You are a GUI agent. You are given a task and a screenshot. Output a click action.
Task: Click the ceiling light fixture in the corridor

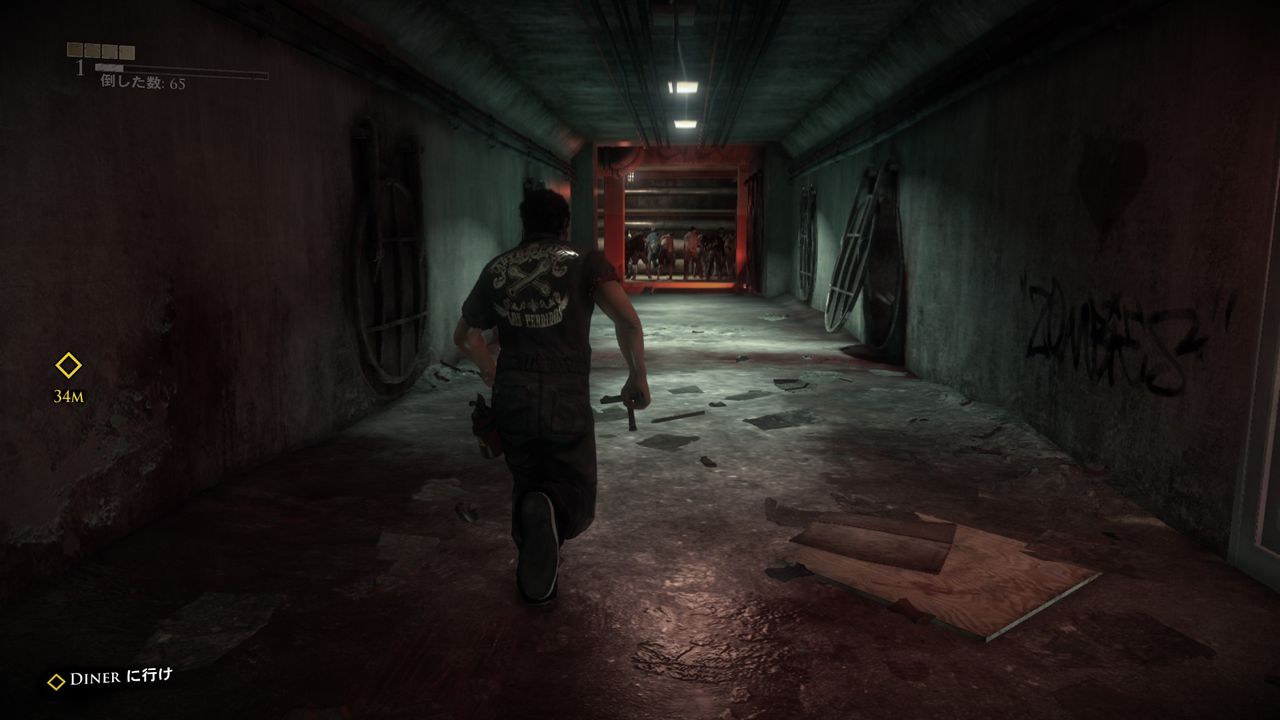click(x=684, y=88)
